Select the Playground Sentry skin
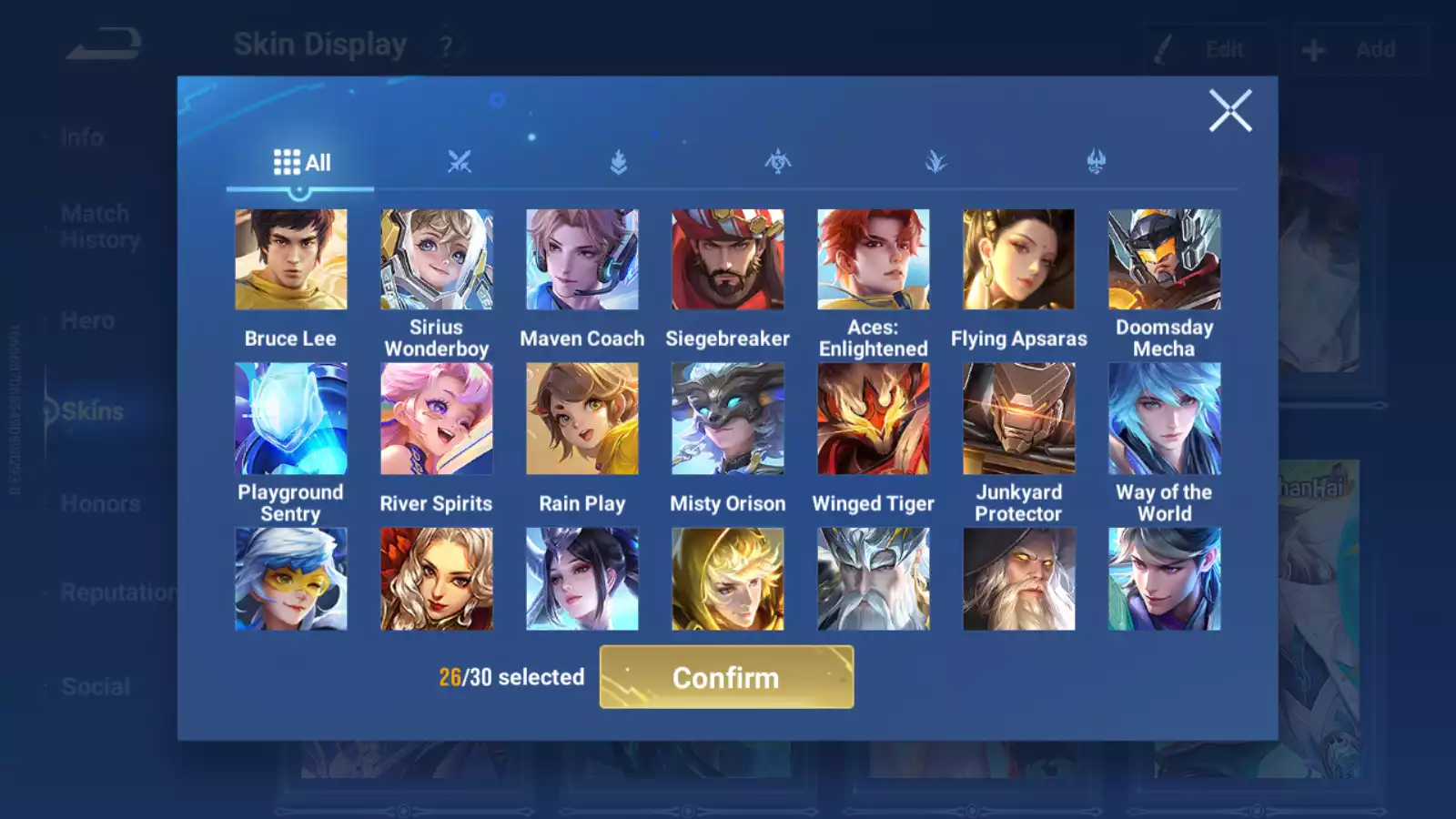The width and height of the screenshot is (1456, 819). point(290,419)
